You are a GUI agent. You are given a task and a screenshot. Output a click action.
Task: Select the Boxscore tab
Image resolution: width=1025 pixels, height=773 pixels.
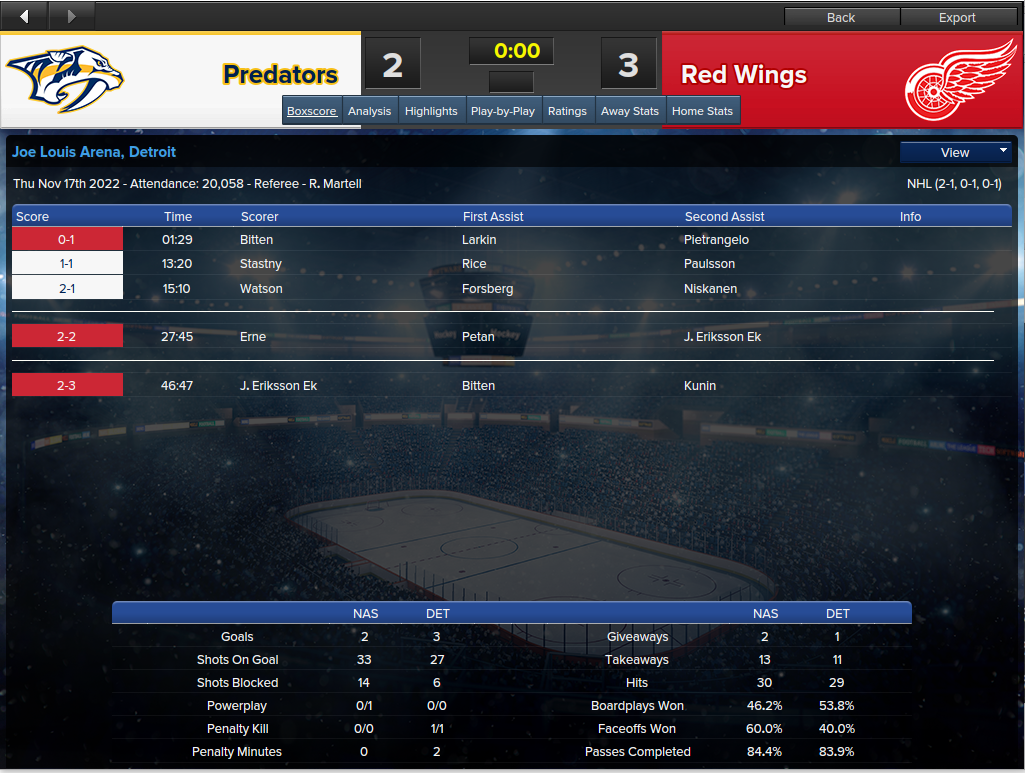(312, 111)
